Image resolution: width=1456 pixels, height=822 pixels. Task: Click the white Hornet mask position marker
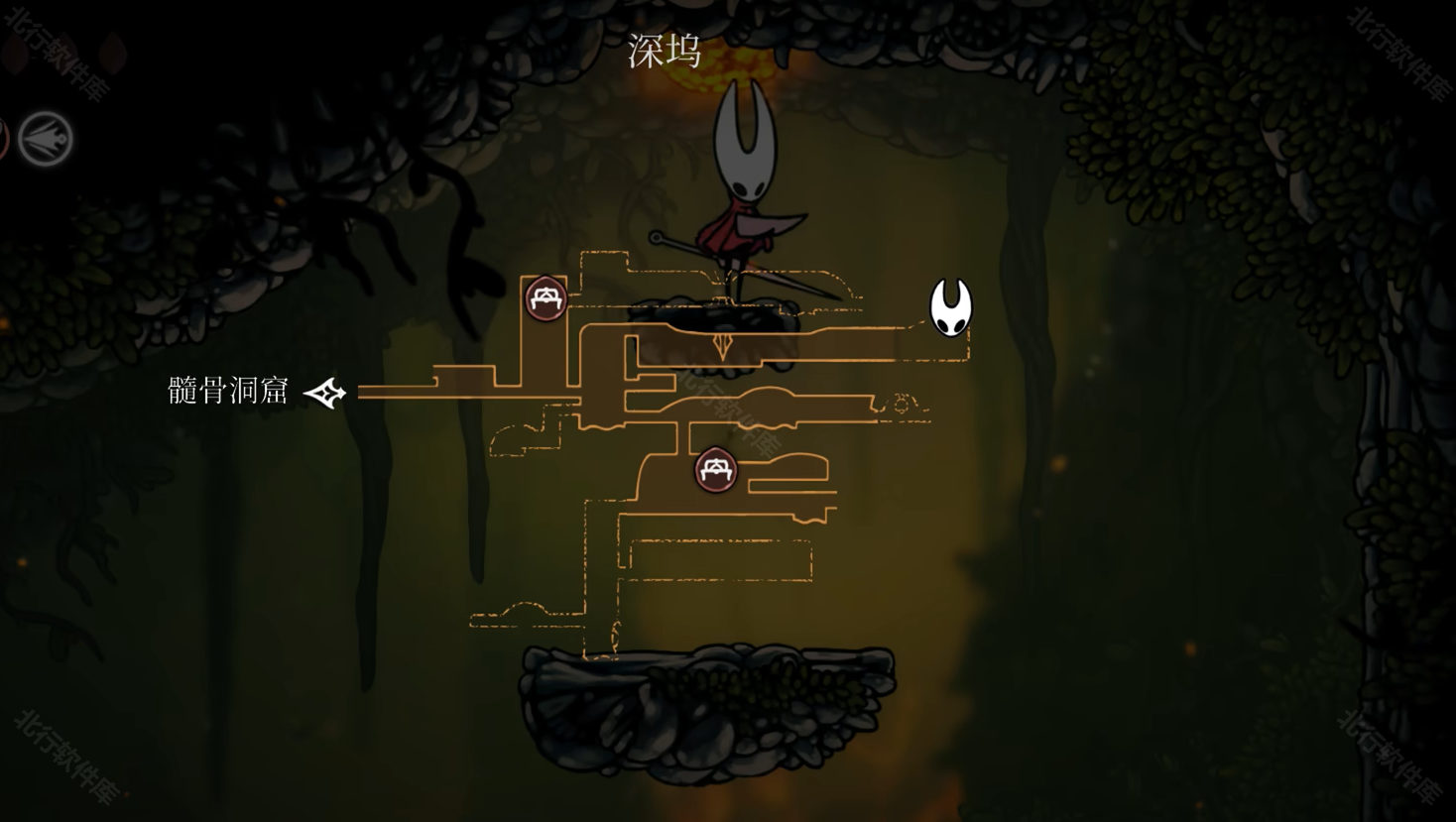click(x=950, y=307)
